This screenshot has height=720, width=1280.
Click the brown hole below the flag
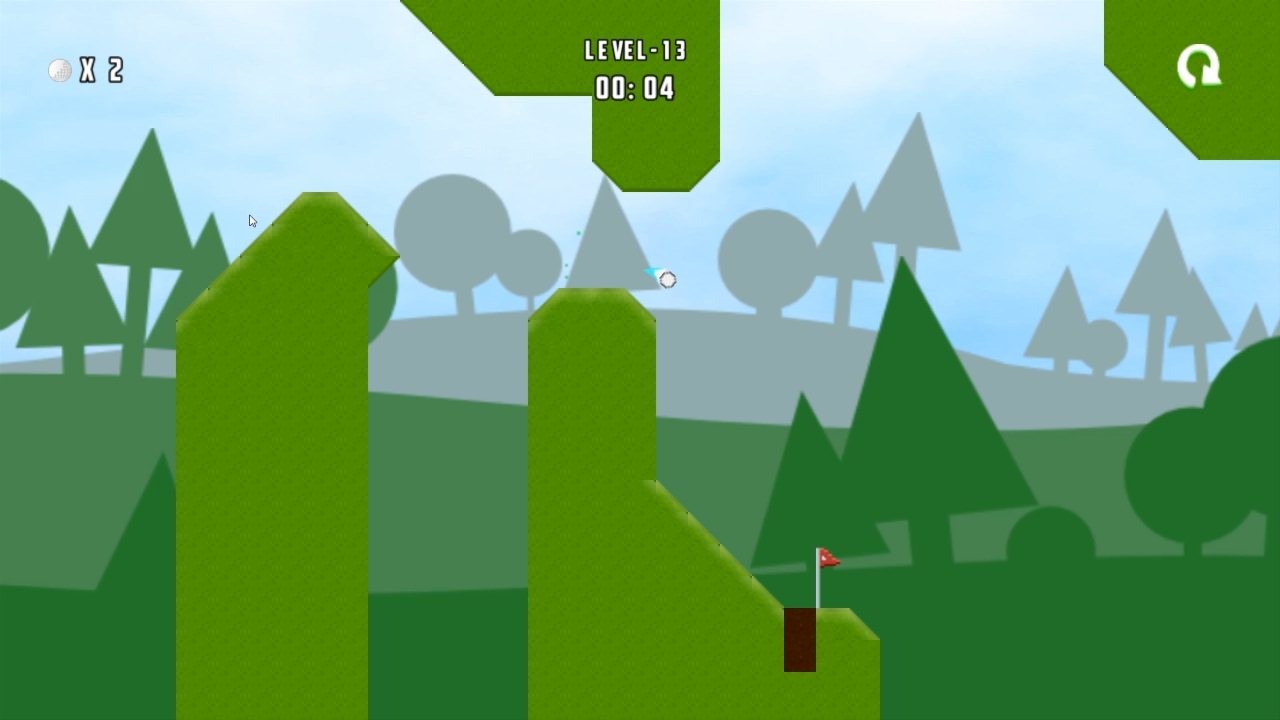(x=800, y=640)
